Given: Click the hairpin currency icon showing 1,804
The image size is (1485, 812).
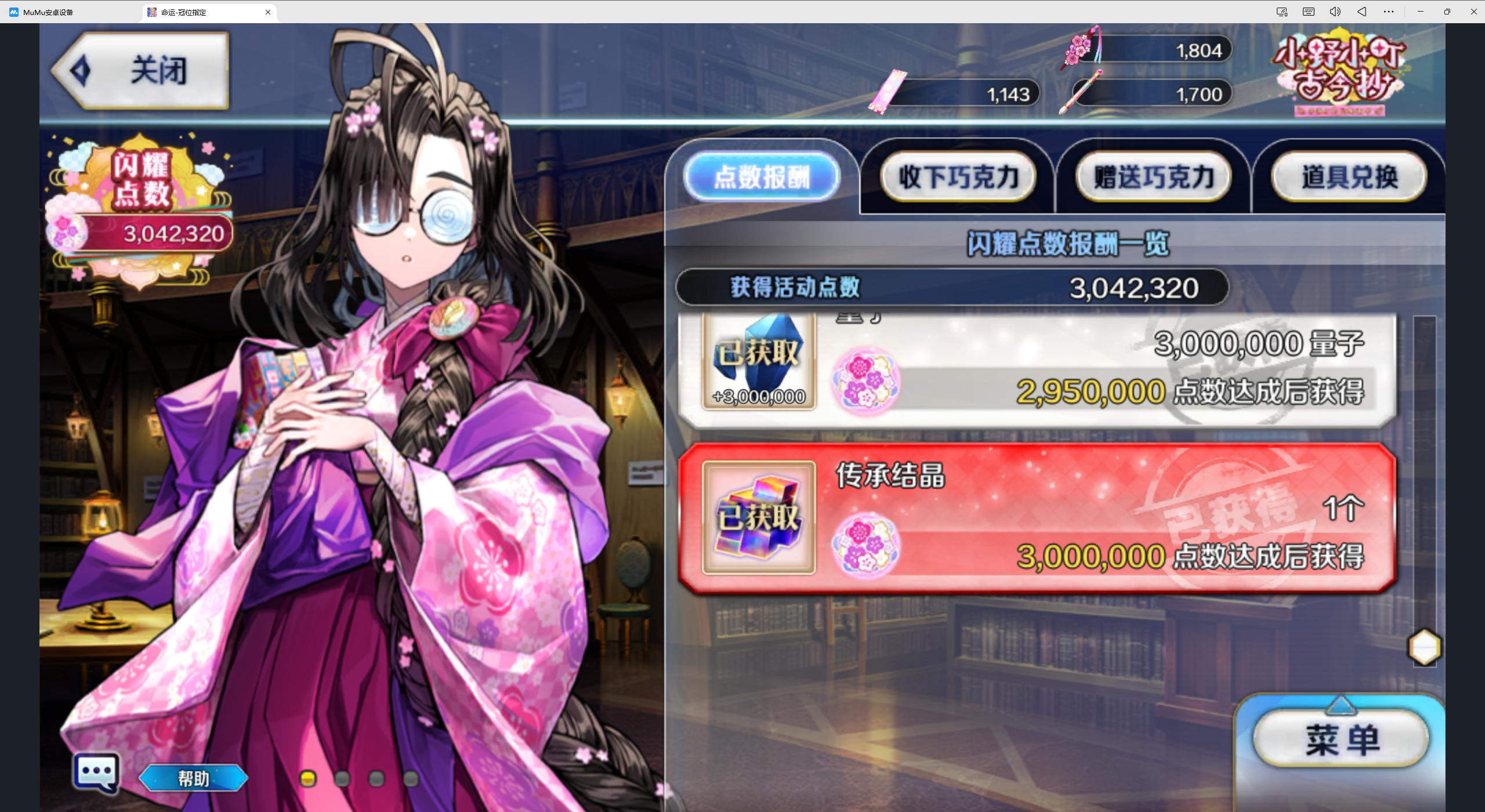Looking at the screenshot, I should (x=1080, y=49).
